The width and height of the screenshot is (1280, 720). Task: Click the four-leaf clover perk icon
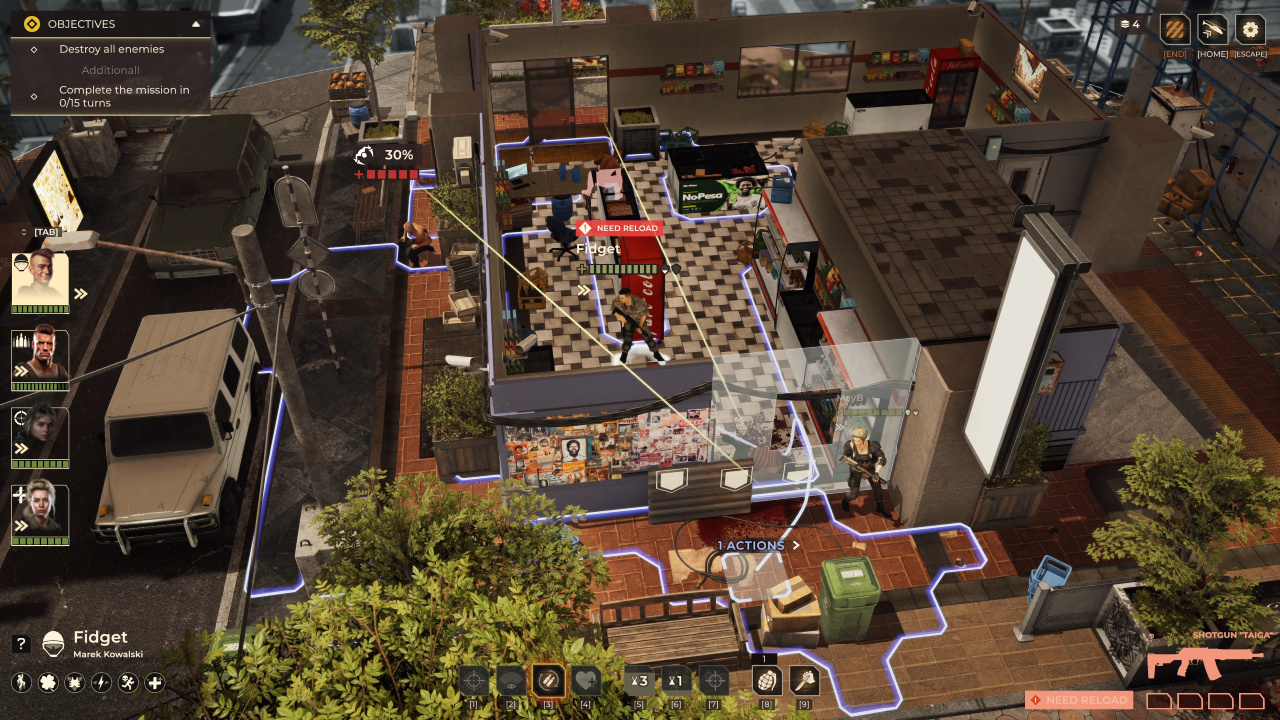pyautogui.click(x=47, y=683)
